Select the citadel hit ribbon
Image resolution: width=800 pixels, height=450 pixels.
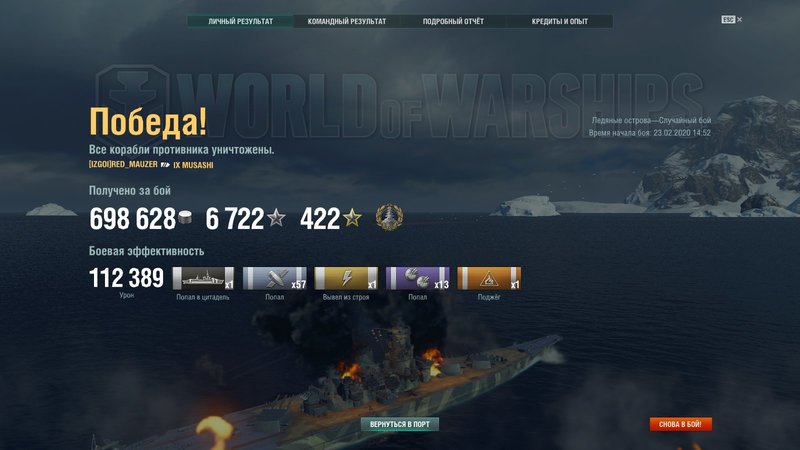[x=203, y=278]
